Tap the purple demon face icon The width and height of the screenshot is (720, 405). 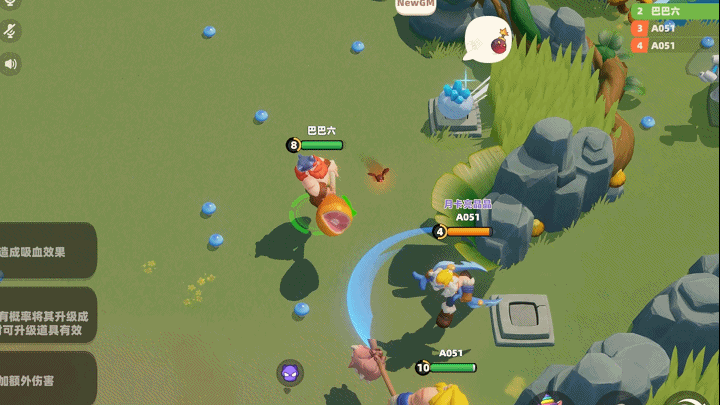290,374
